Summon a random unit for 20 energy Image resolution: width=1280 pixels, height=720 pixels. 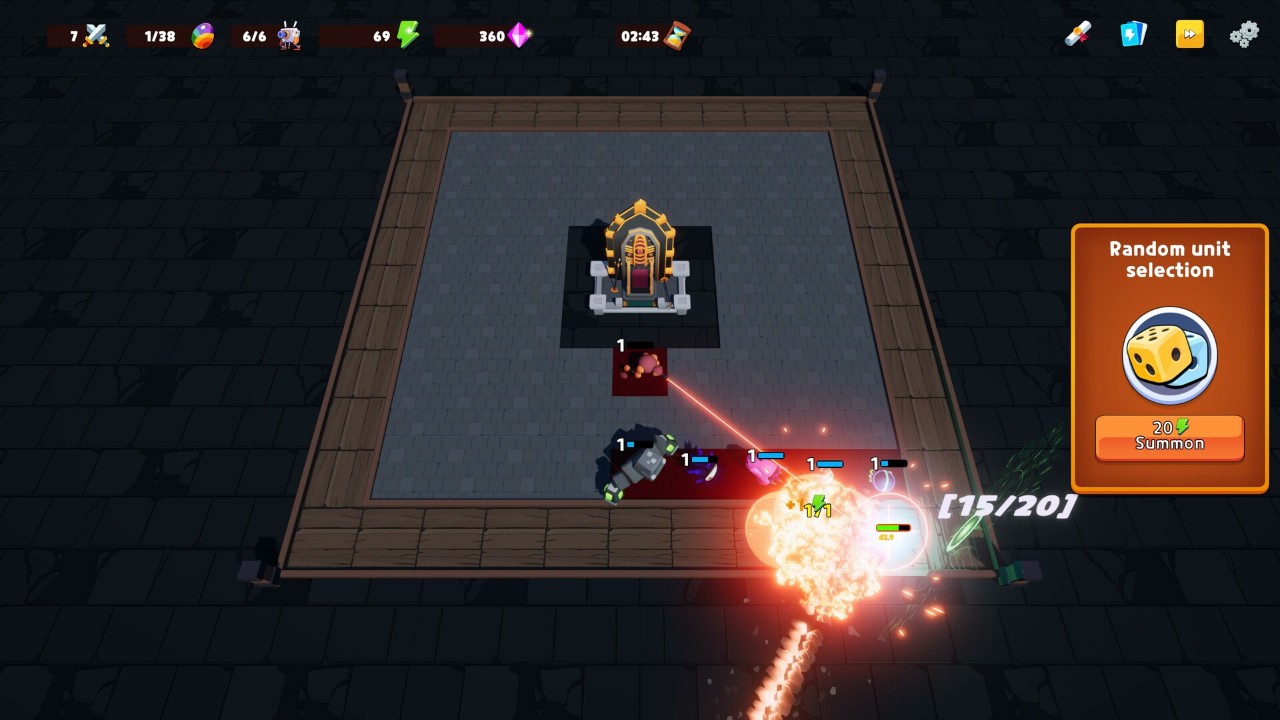tap(1169, 437)
